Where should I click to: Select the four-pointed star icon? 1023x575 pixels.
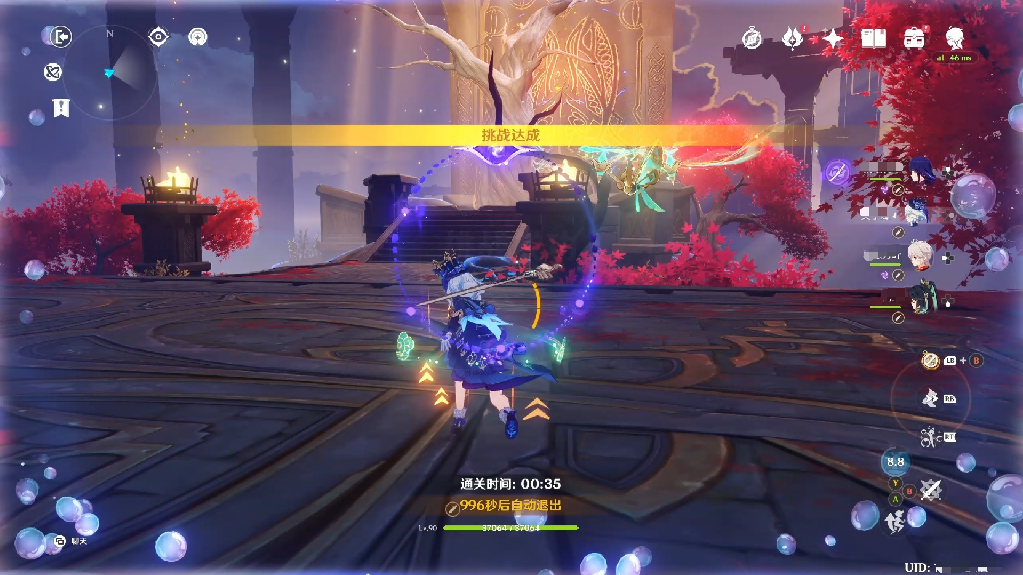[833, 38]
